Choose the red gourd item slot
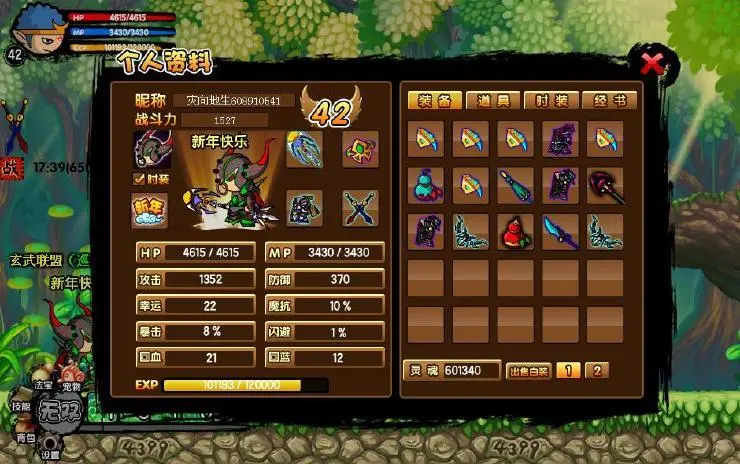Viewport: 740px width, 464px height. point(516,231)
